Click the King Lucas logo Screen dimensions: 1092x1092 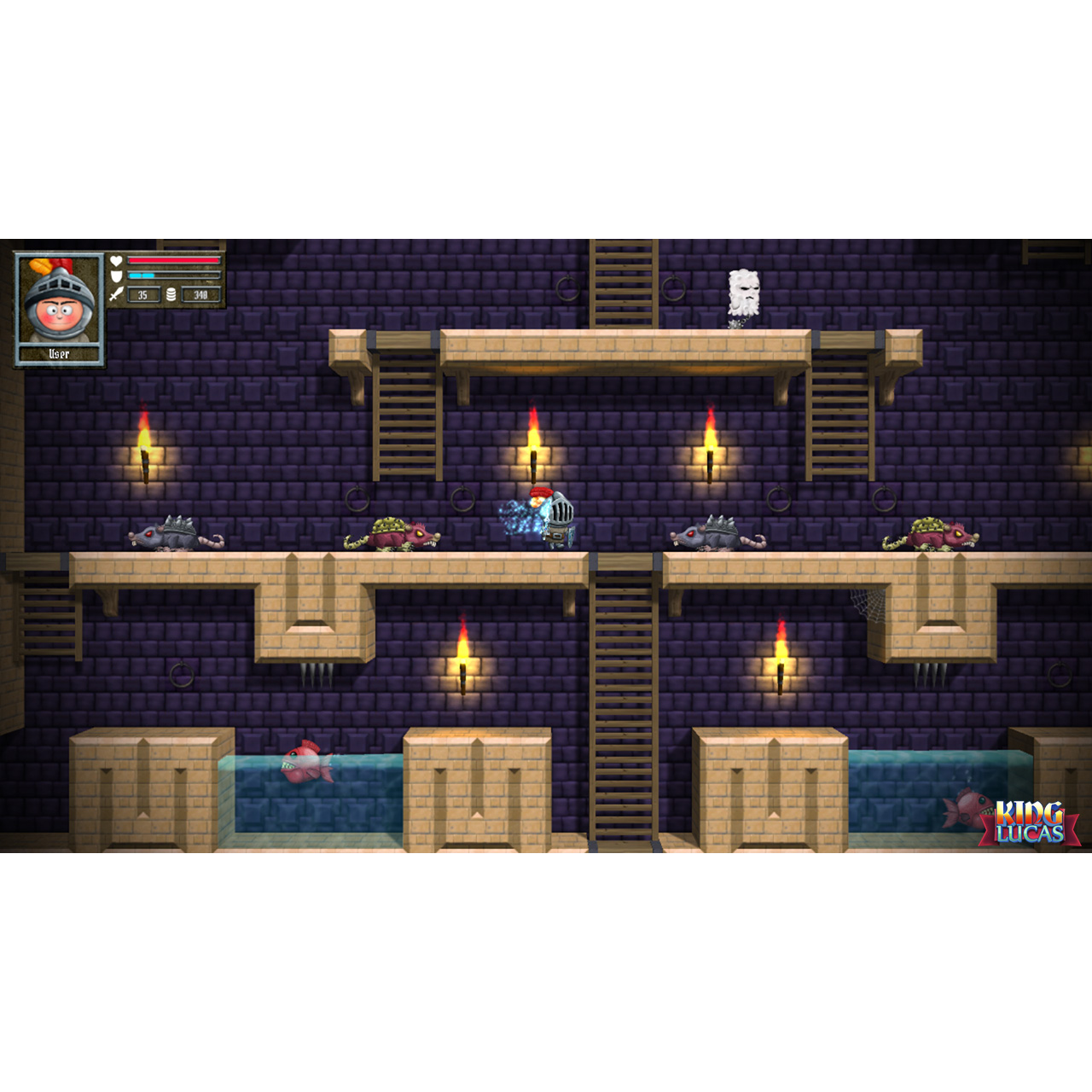(x=1028, y=819)
